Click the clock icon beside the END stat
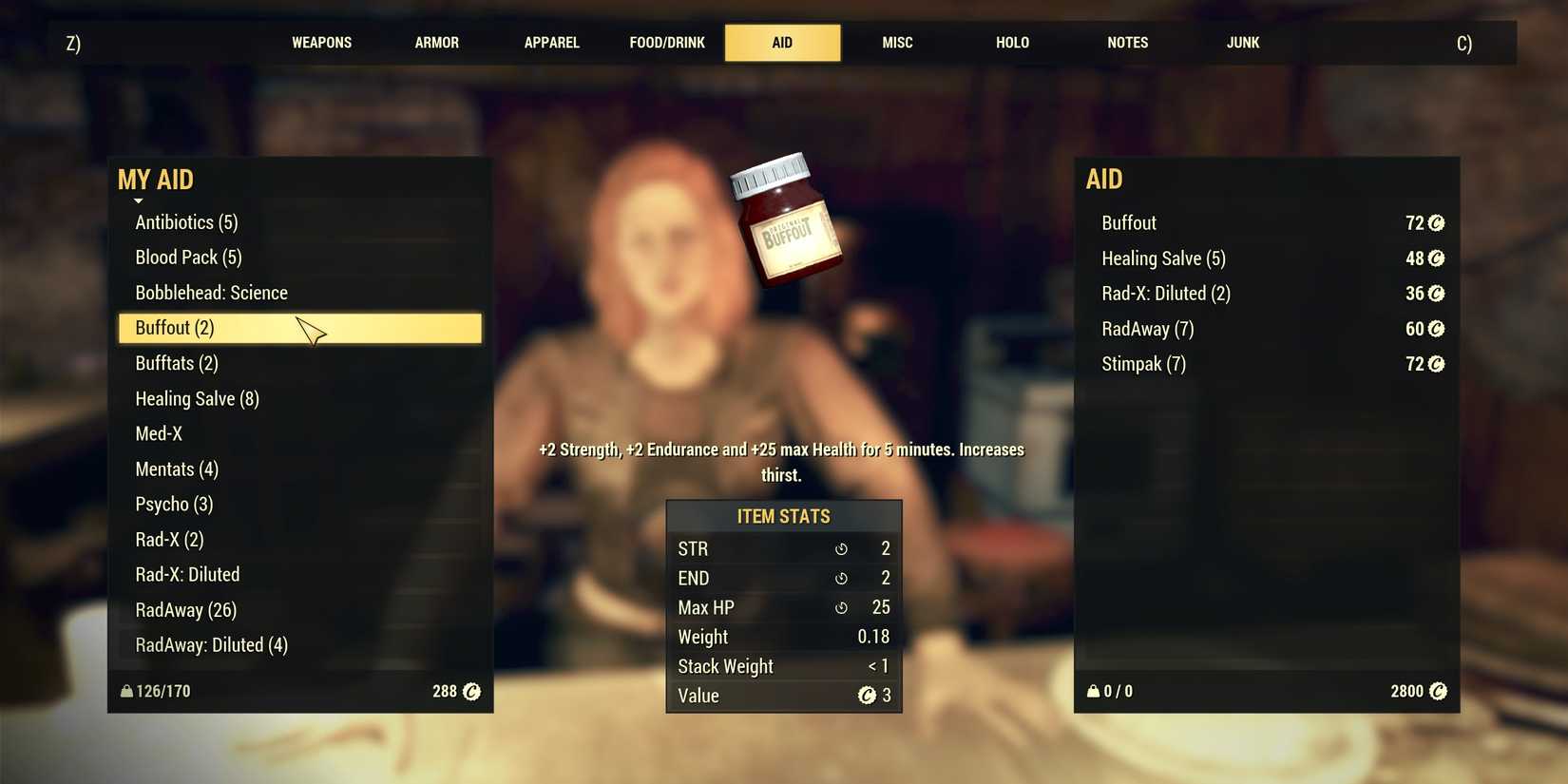This screenshot has height=784, width=1568. click(x=840, y=578)
